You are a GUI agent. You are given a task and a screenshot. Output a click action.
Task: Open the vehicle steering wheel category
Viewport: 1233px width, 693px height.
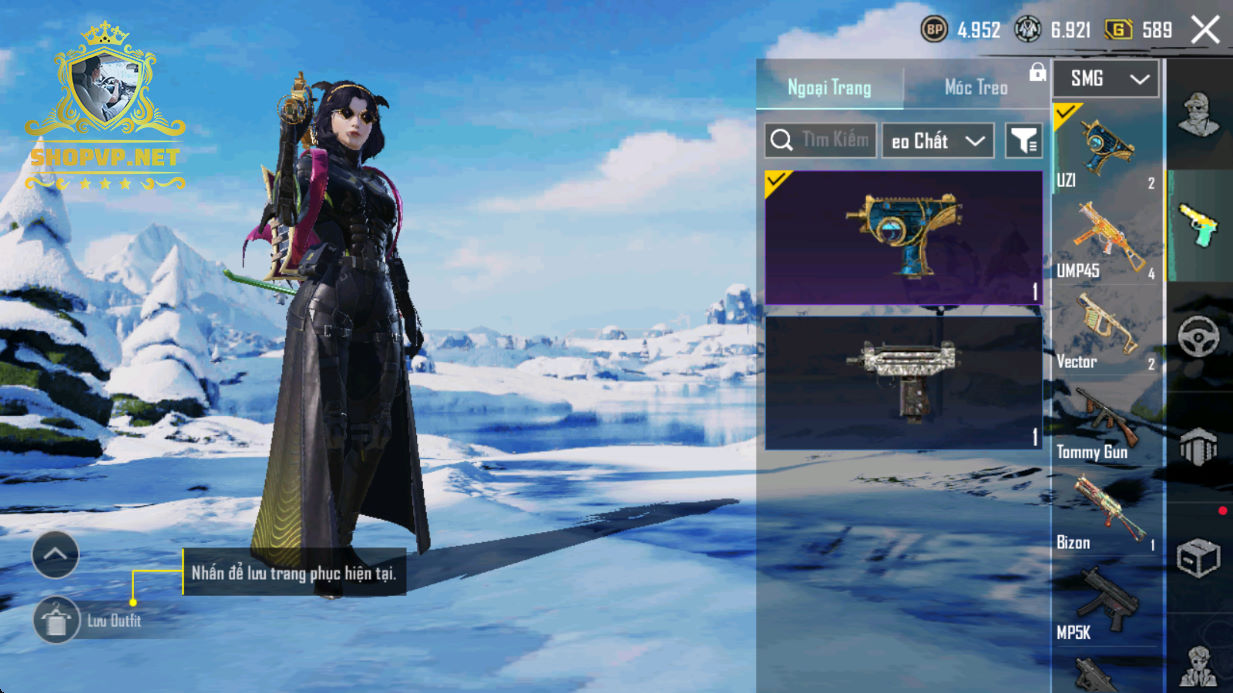click(1198, 338)
